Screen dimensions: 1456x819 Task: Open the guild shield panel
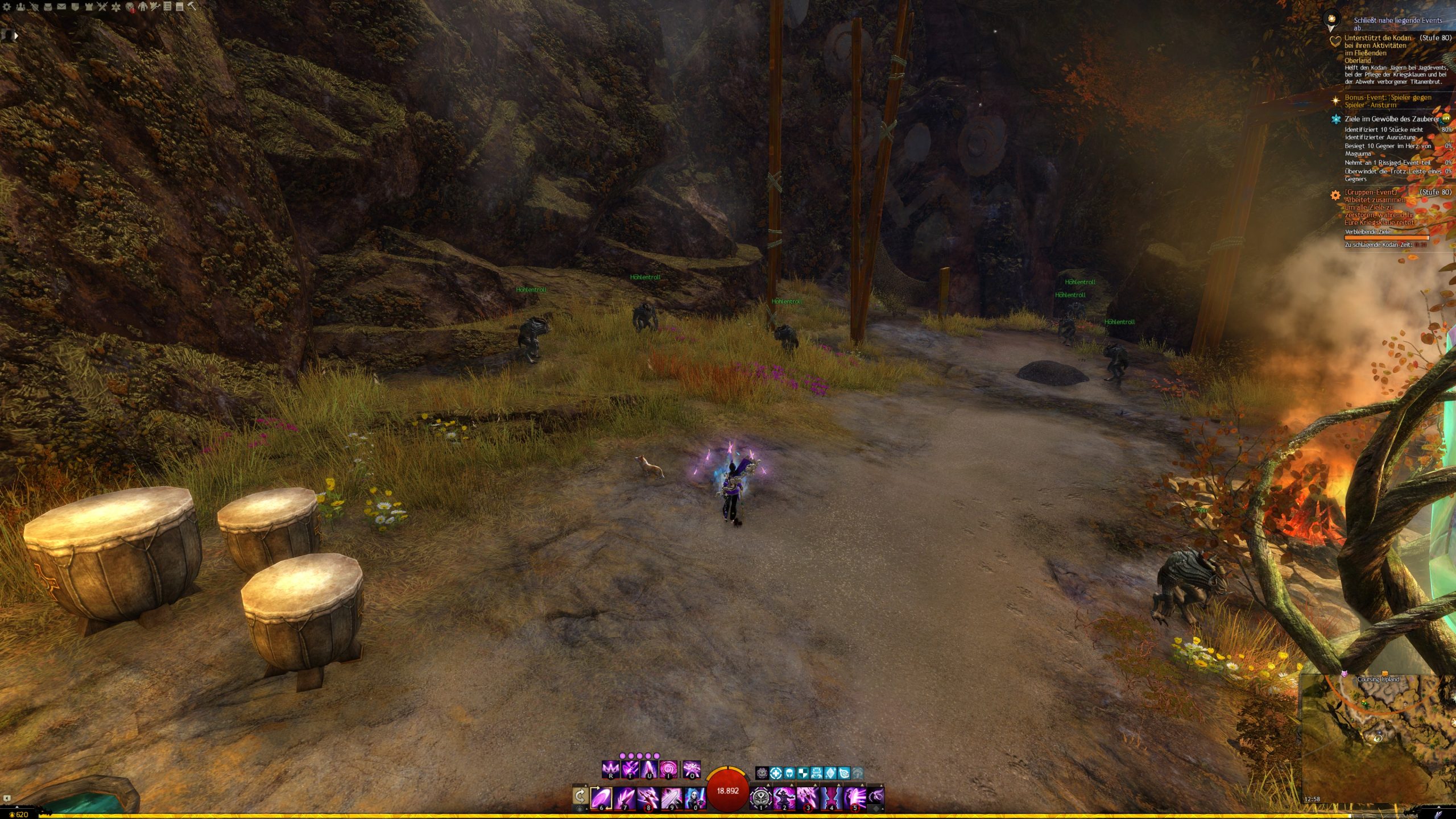(x=75, y=7)
